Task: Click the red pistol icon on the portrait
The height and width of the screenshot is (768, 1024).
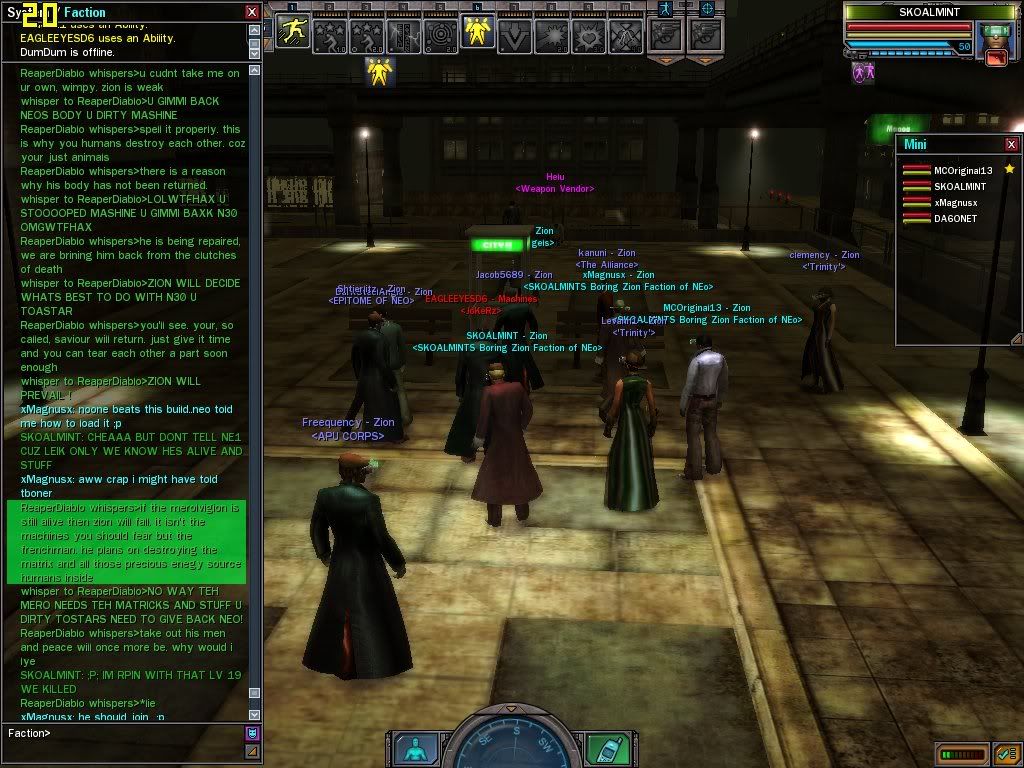Action: point(995,58)
